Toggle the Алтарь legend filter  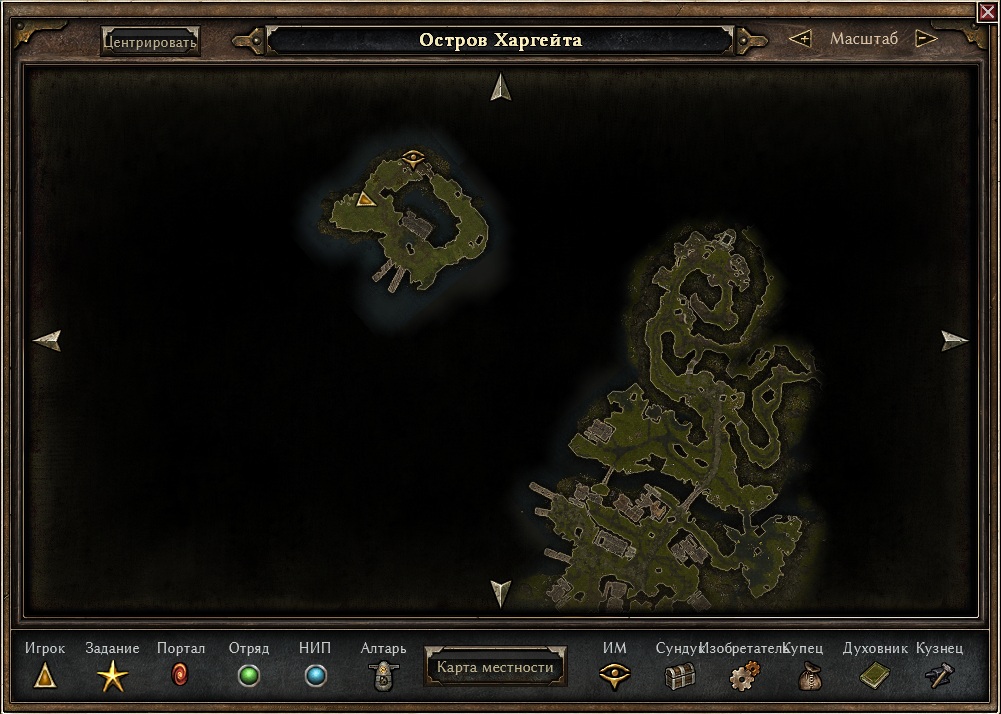point(383,676)
